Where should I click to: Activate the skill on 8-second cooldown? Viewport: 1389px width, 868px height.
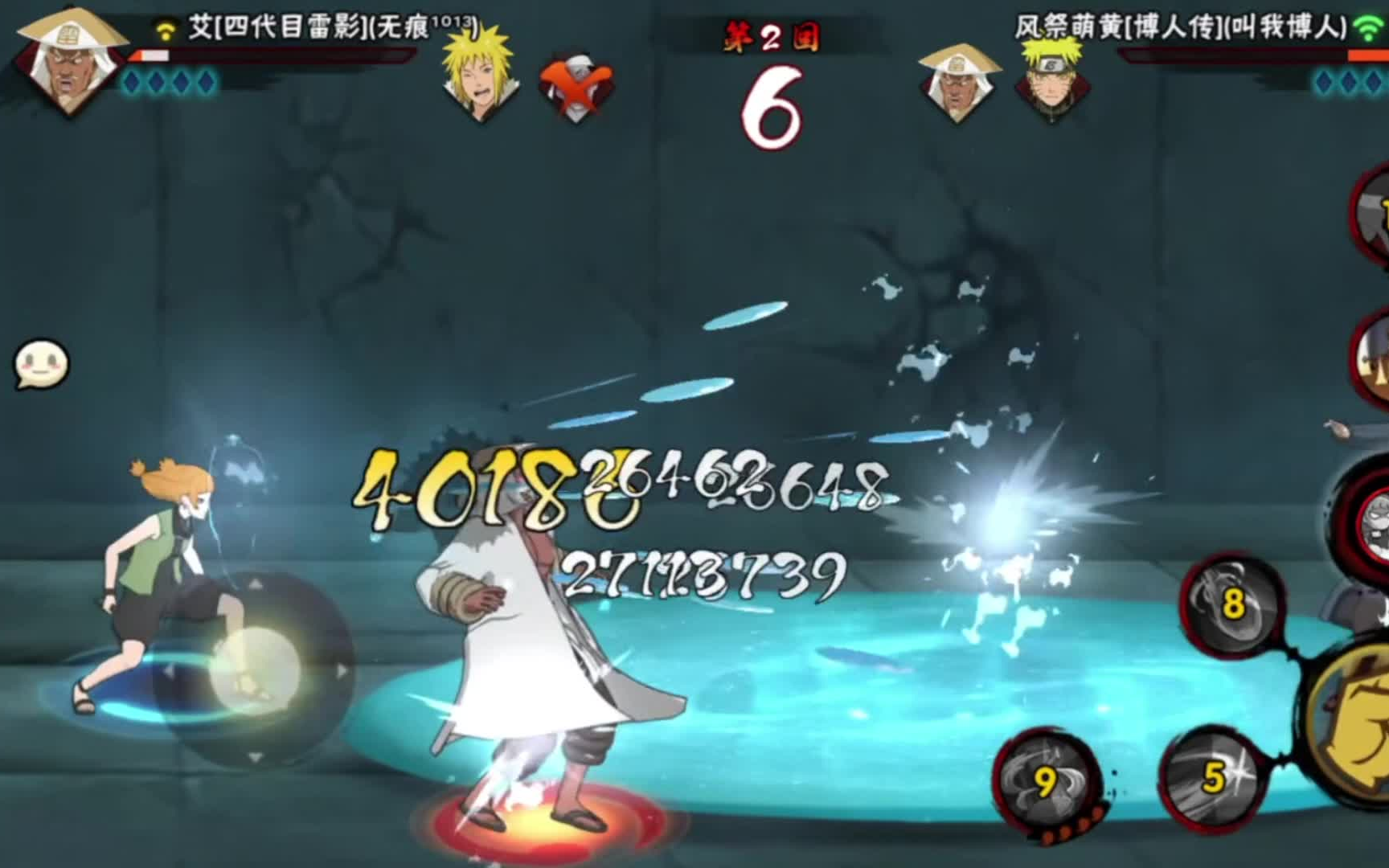(x=1235, y=608)
